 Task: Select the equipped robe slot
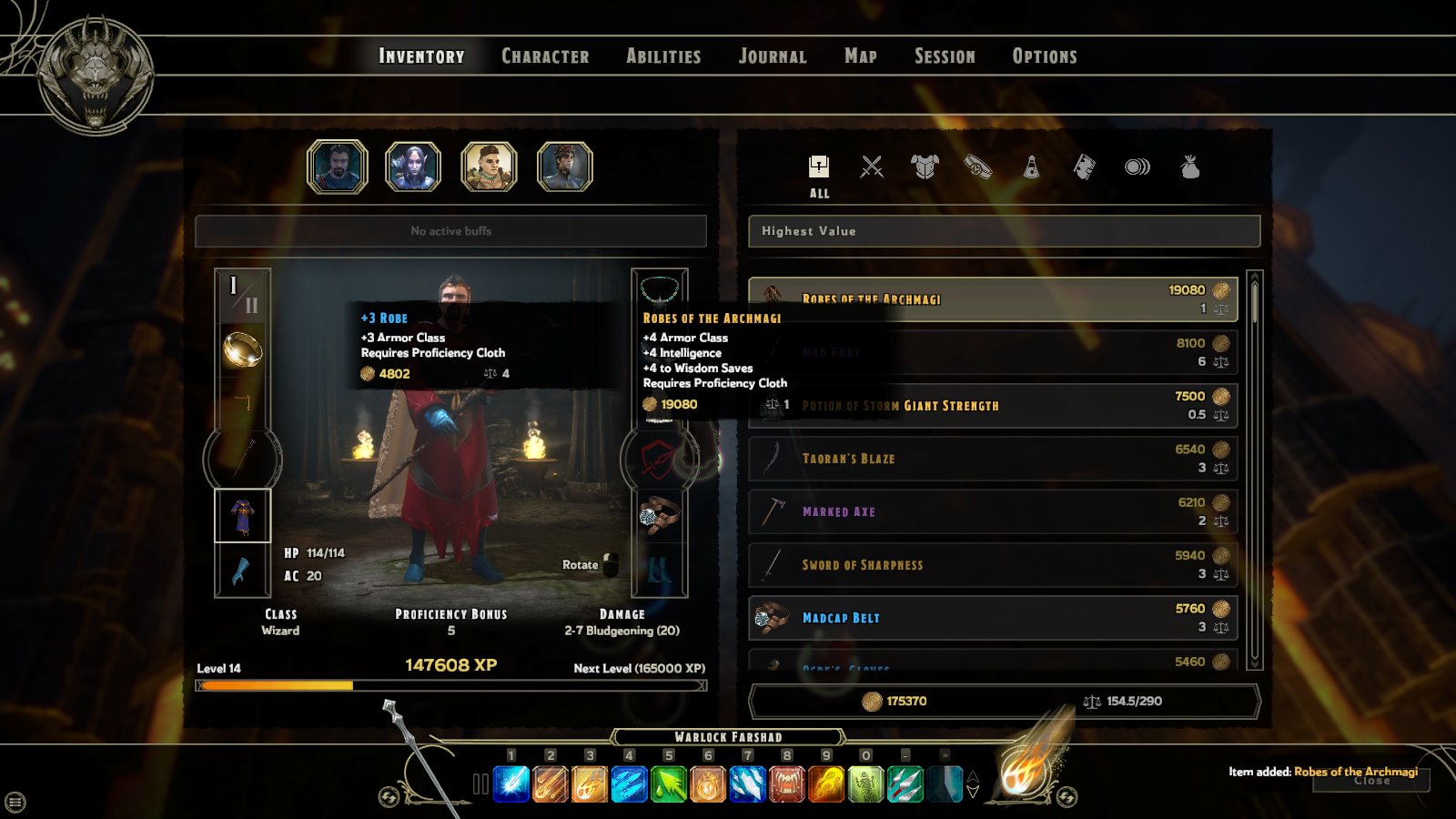coord(242,516)
